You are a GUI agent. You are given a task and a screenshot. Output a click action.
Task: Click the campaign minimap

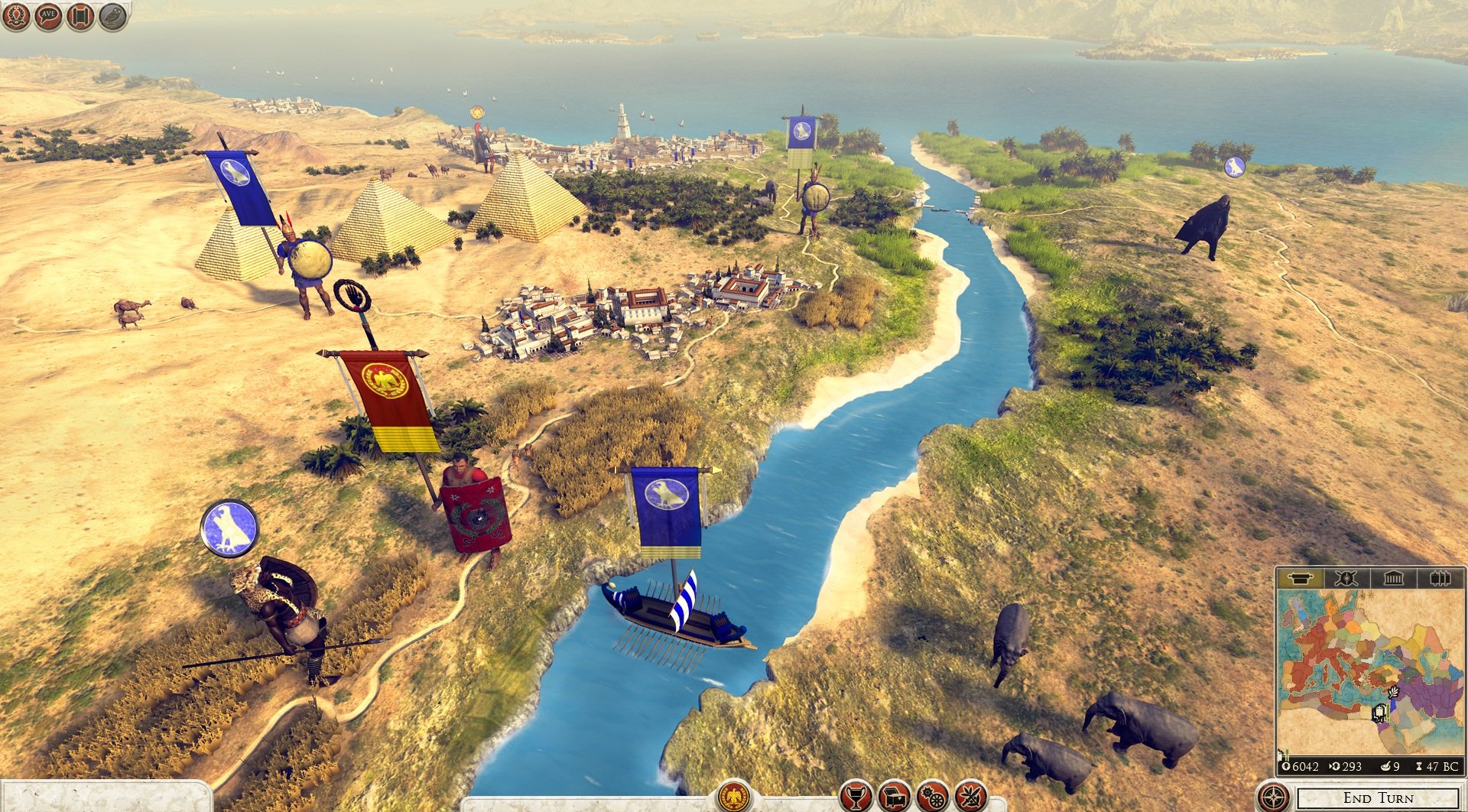(x=1369, y=671)
